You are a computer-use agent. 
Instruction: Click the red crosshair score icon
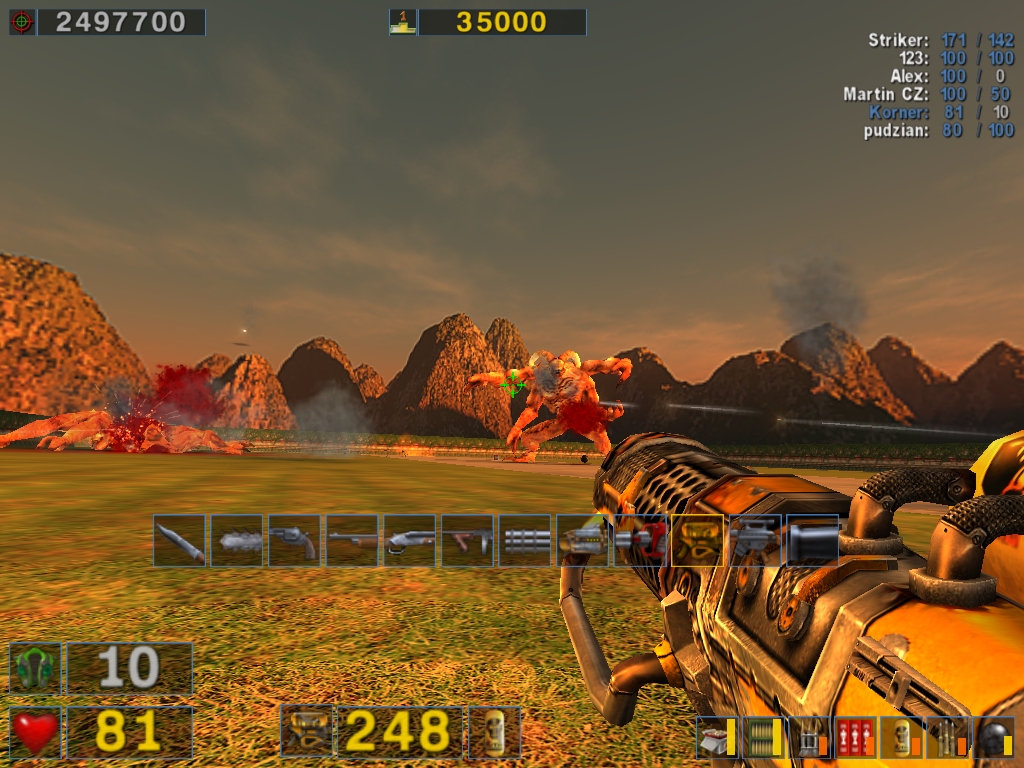point(22,22)
